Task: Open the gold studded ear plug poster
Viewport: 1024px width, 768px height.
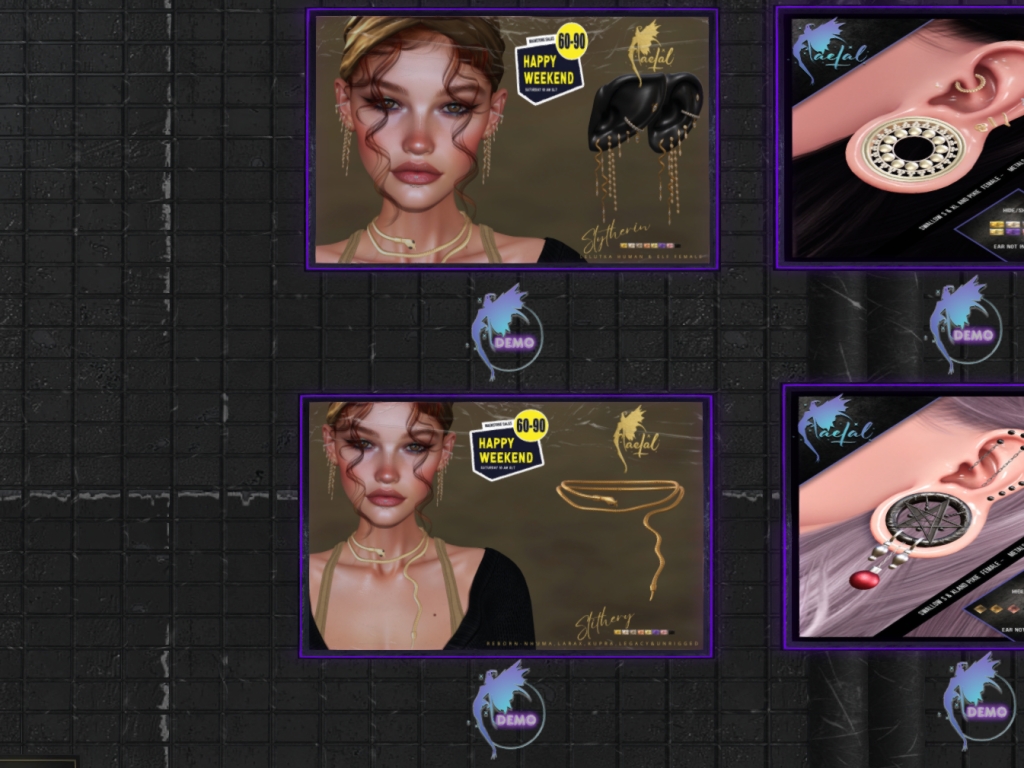Action: (903, 137)
